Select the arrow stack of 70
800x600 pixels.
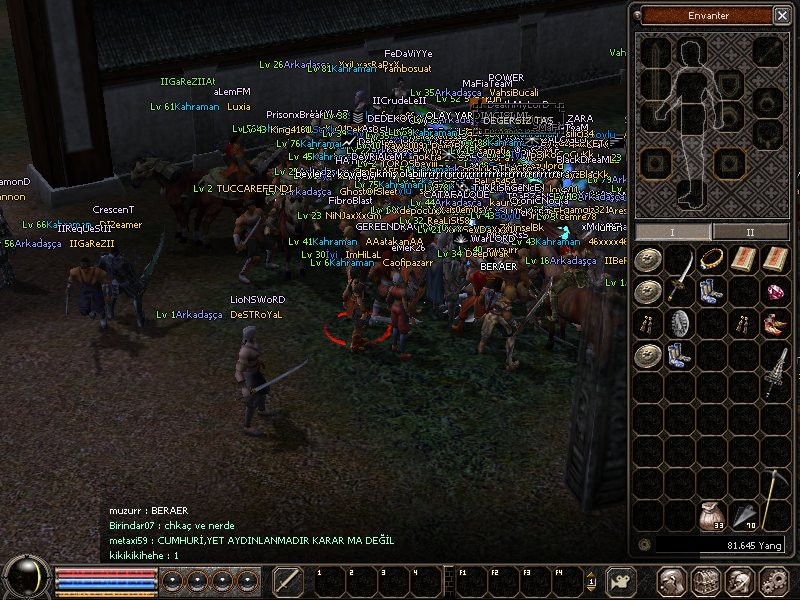tap(744, 516)
